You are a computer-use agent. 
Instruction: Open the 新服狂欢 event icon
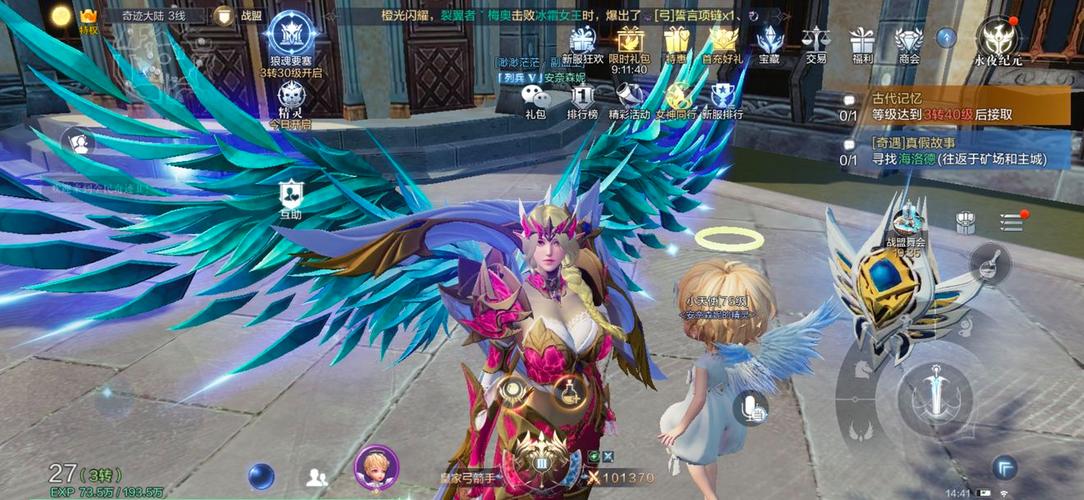click(583, 42)
